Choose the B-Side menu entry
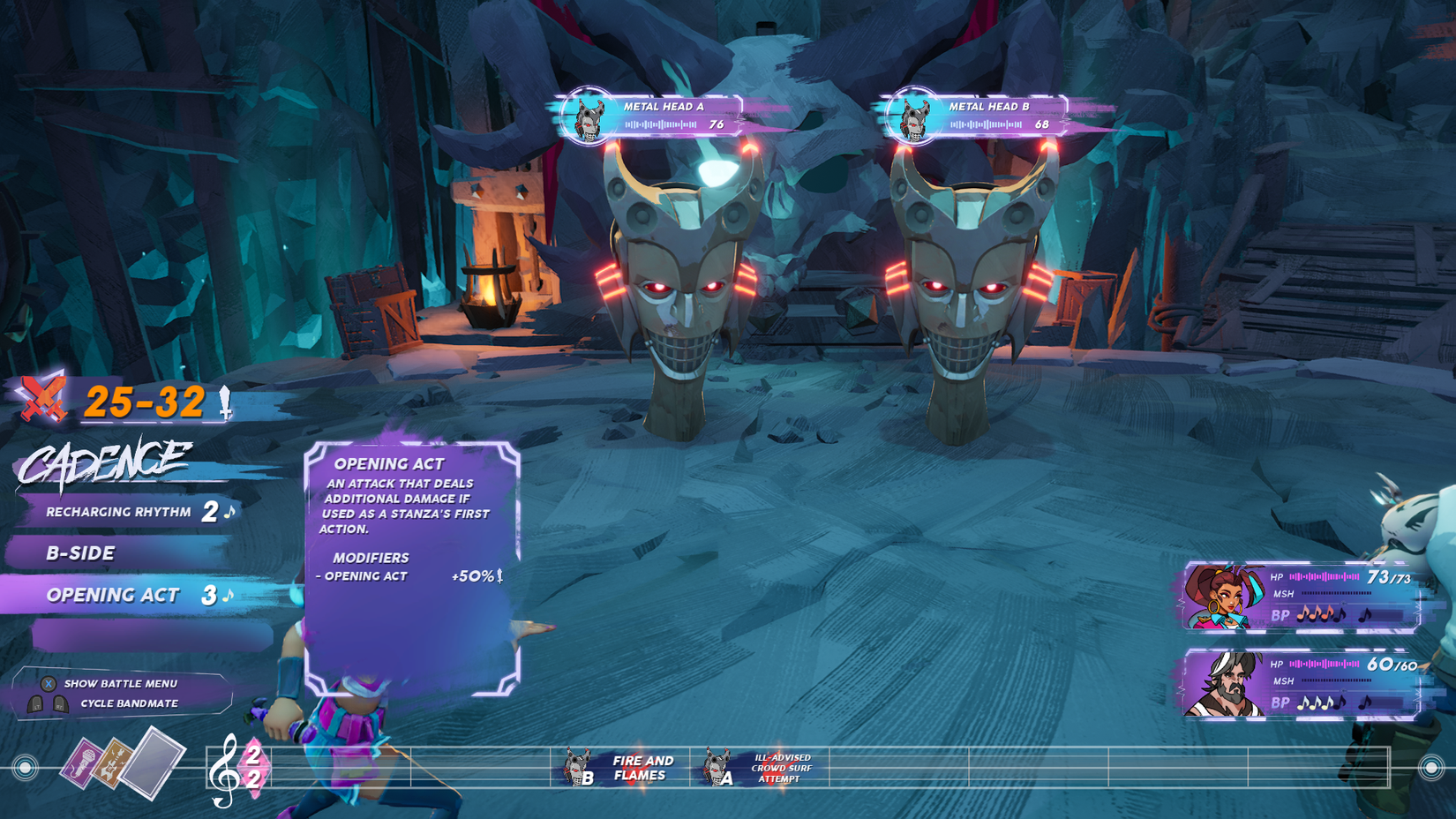This screenshot has width=1456, height=819. [x=81, y=553]
